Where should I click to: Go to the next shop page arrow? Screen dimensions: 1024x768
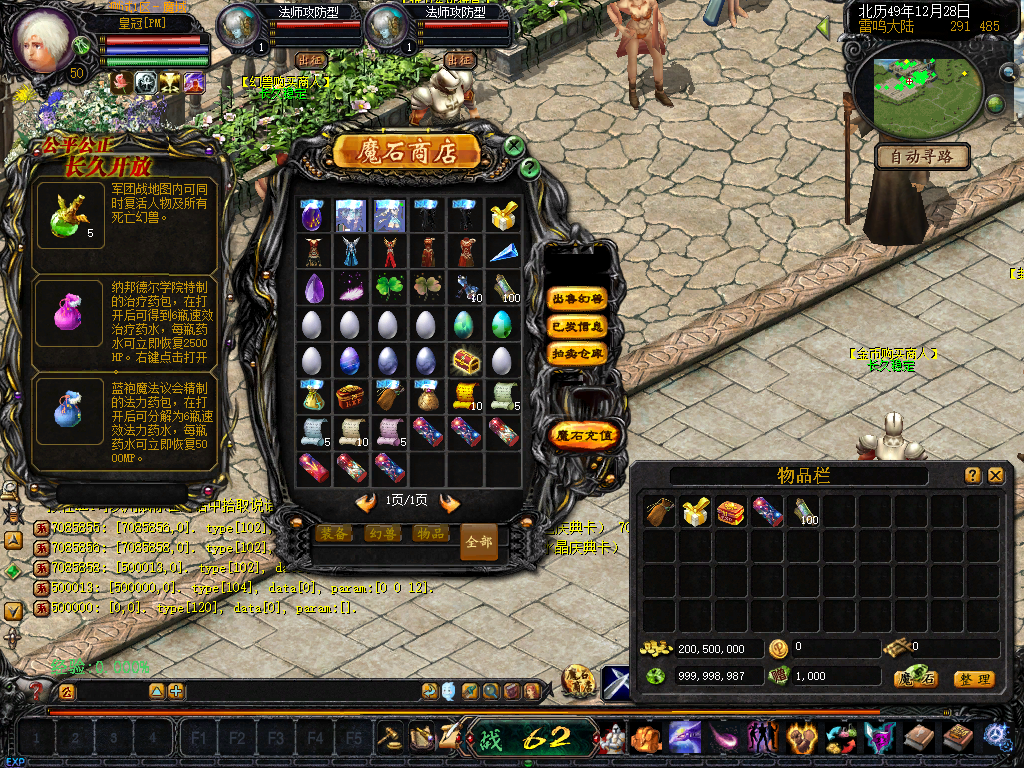pos(449,502)
